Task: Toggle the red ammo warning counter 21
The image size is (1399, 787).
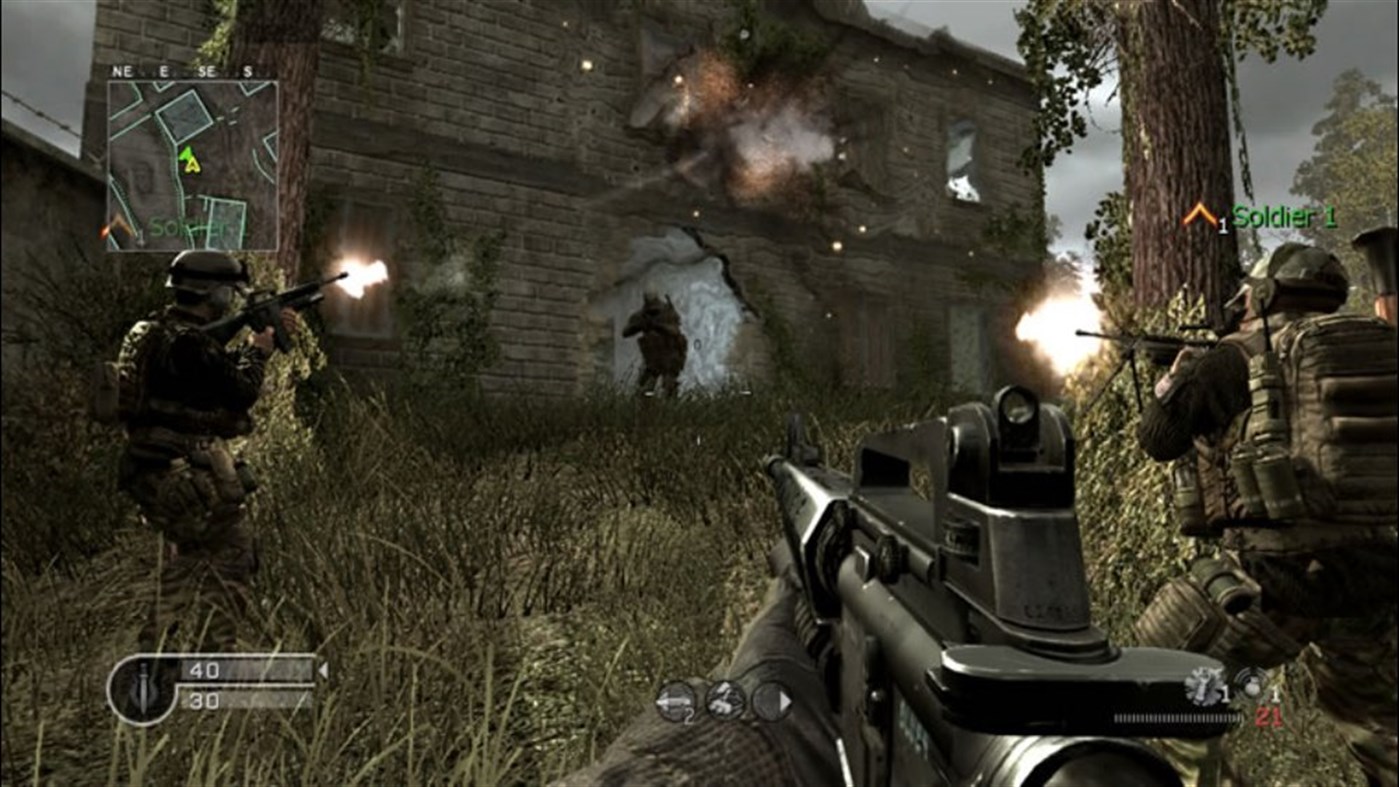Action: [1269, 718]
